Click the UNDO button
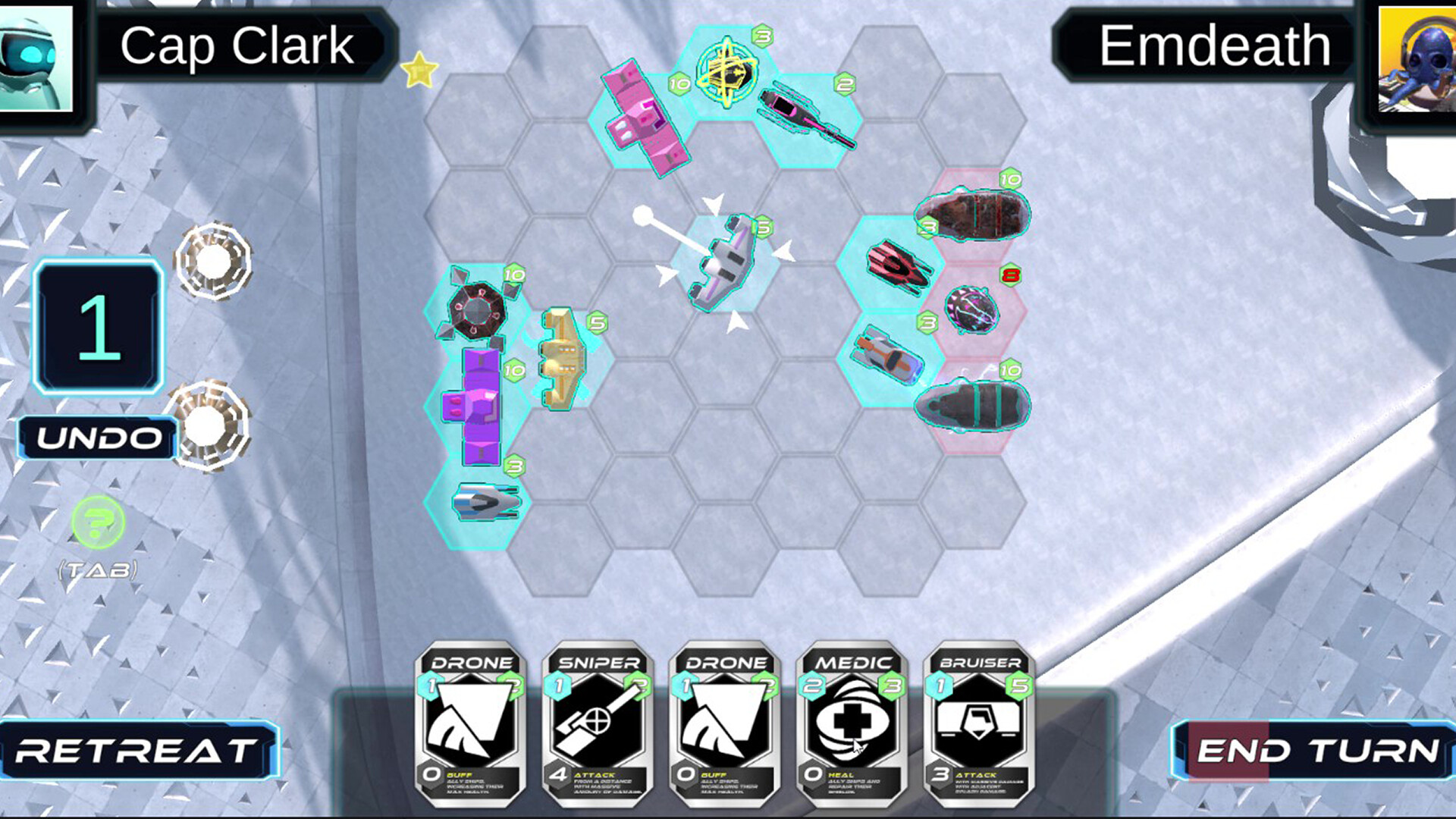1456x819 pixels. 99,438
